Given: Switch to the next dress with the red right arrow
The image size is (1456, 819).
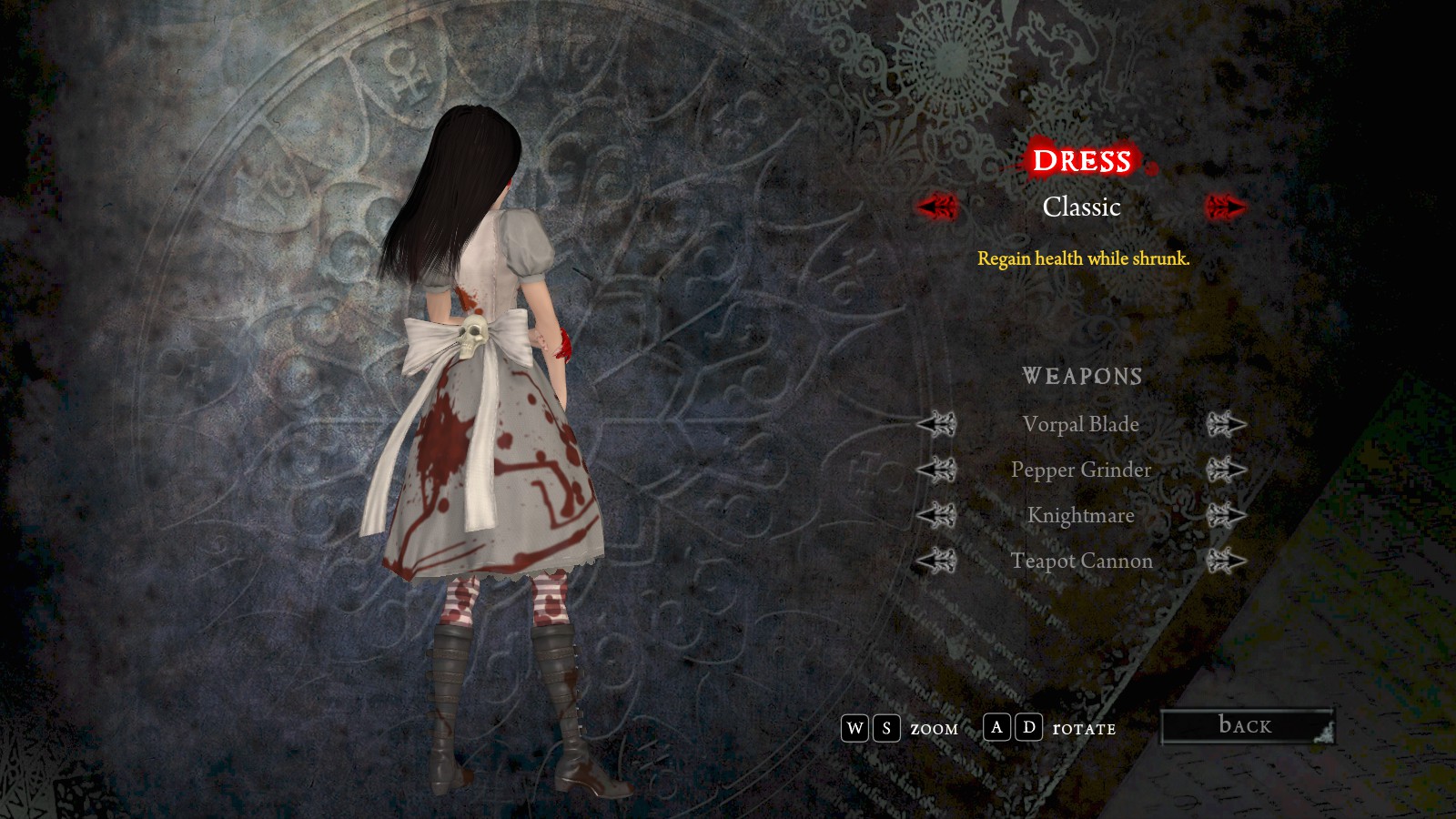Looking at the screenshot, I should pos(1225,207).
